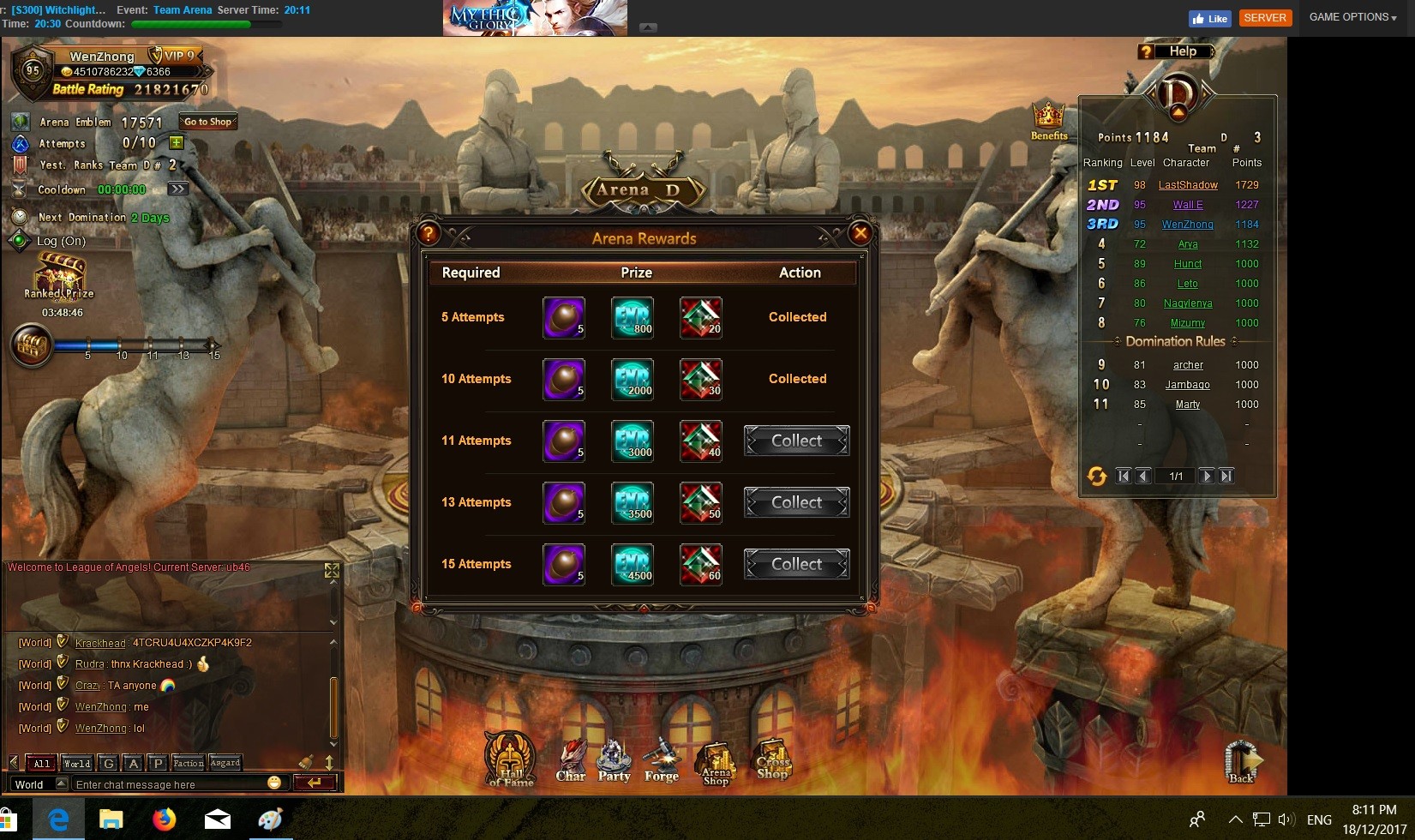The width and height of the screenshot is (1415, 840).
Task: Leave the arena with Back button
Action: coord(1242,761)
